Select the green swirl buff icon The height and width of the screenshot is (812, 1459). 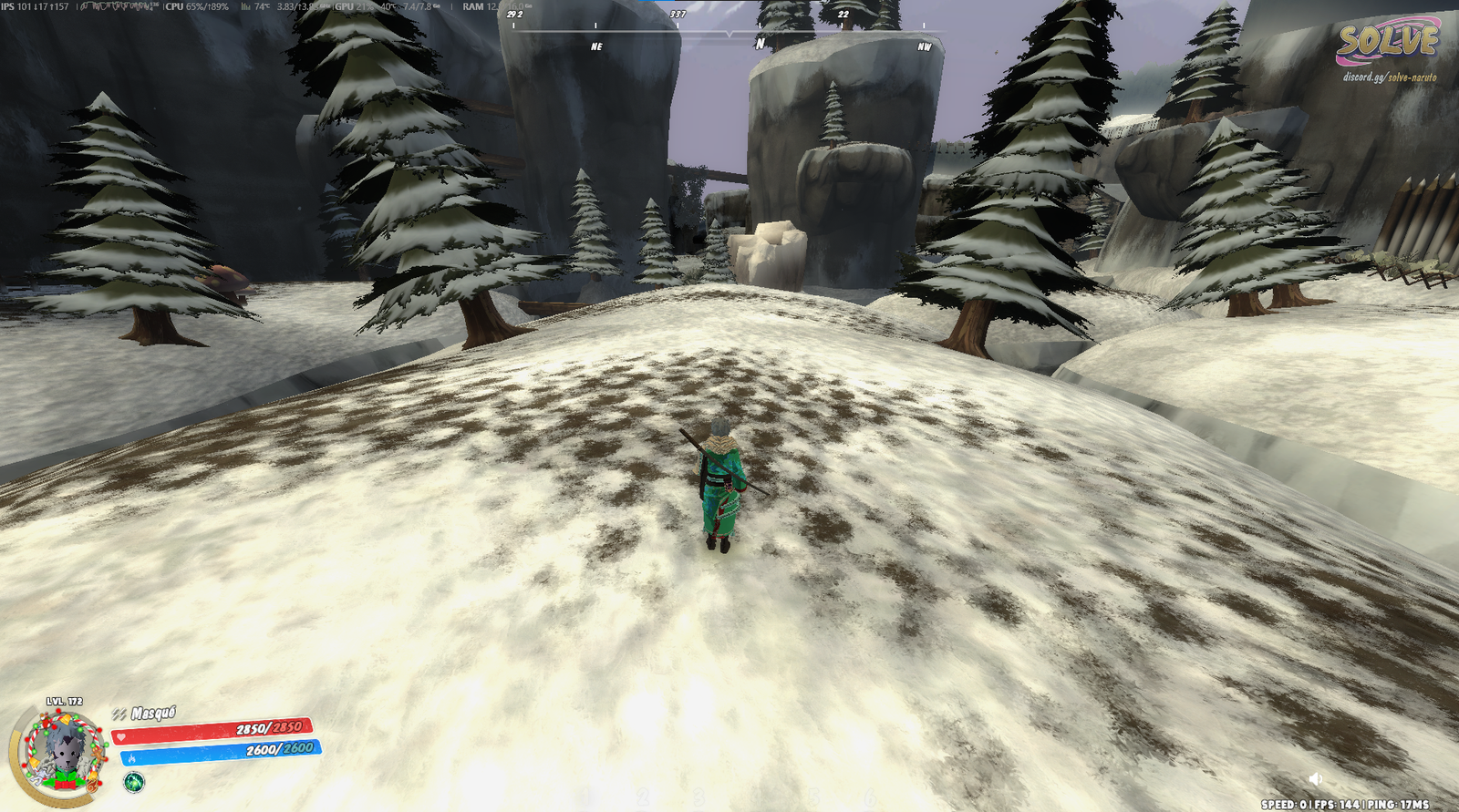click(134, 782)
